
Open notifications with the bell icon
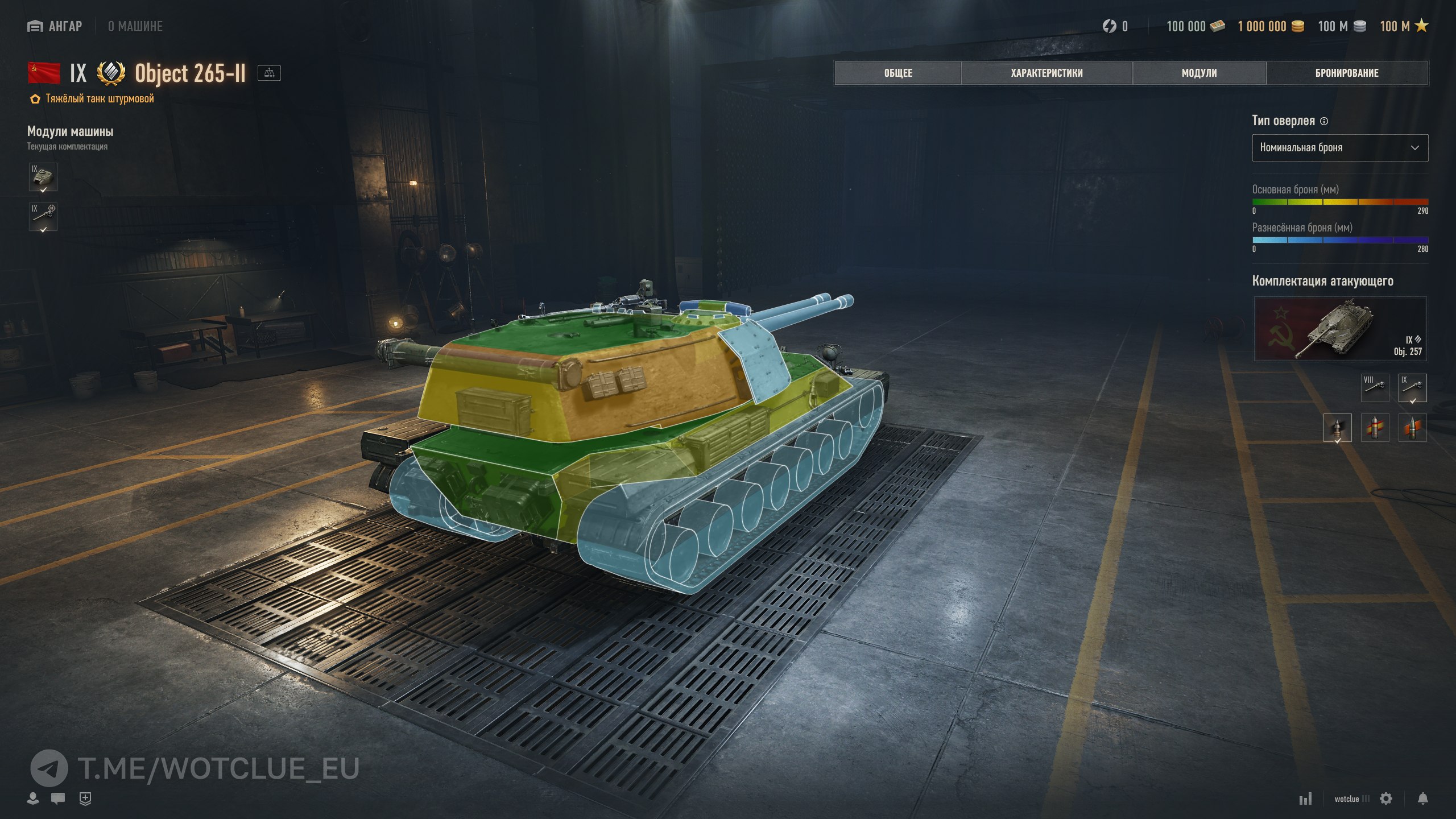(1422, 799)
